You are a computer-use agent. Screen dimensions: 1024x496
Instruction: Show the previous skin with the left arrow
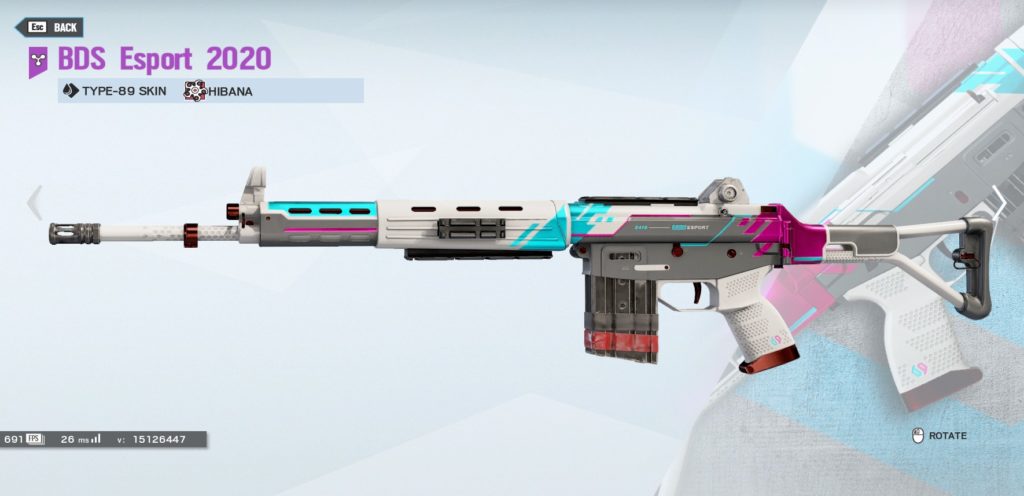[34, 202]
